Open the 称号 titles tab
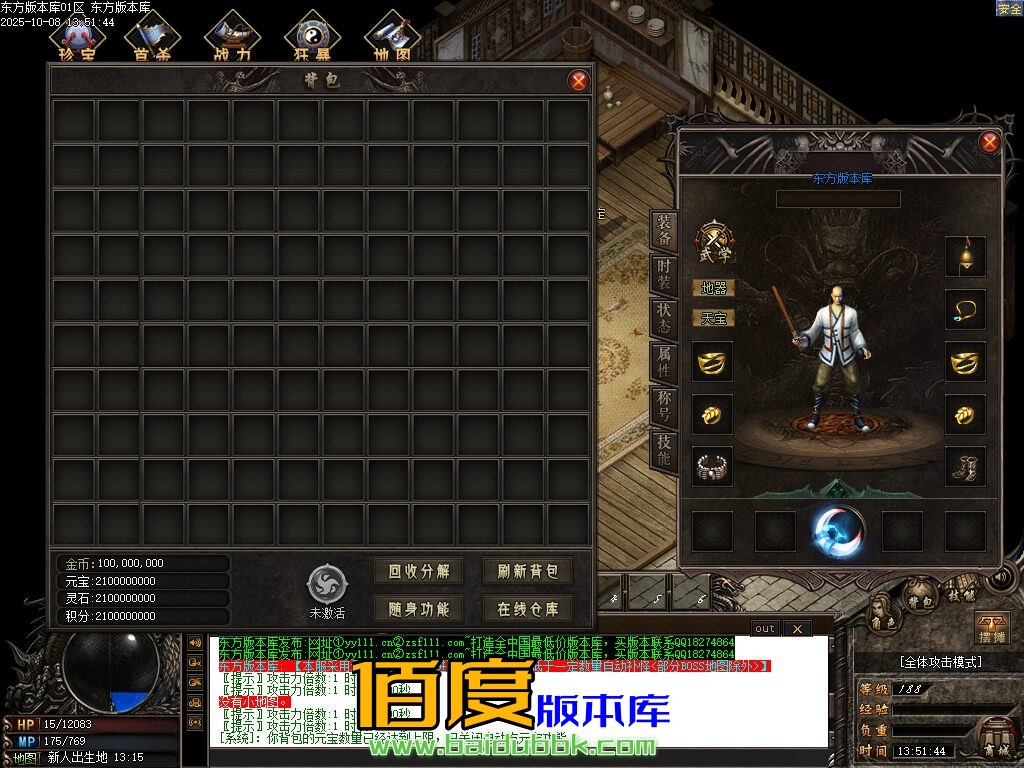 663,406
